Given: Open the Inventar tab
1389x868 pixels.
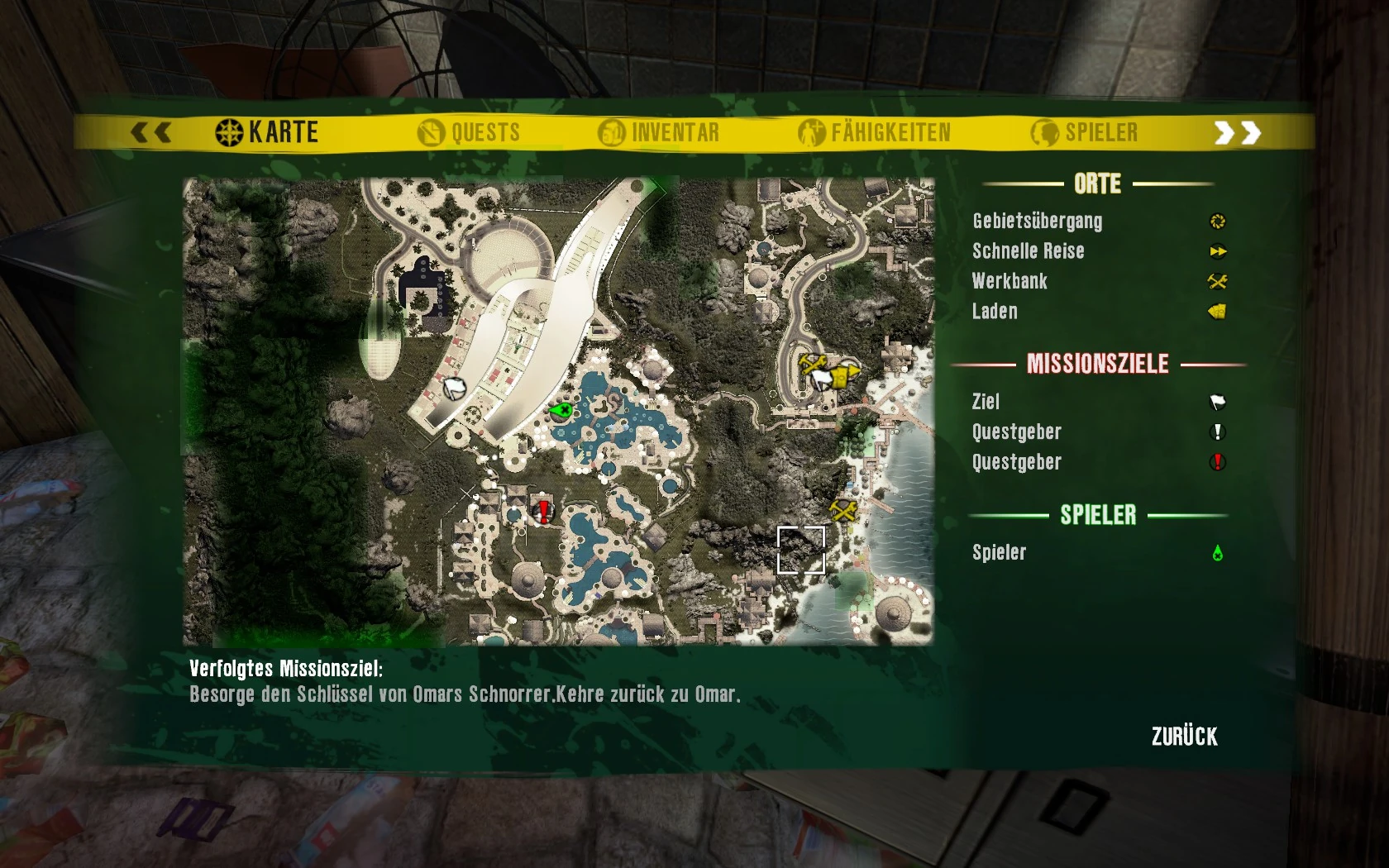Looking at the screenshot, I should 659,132.
